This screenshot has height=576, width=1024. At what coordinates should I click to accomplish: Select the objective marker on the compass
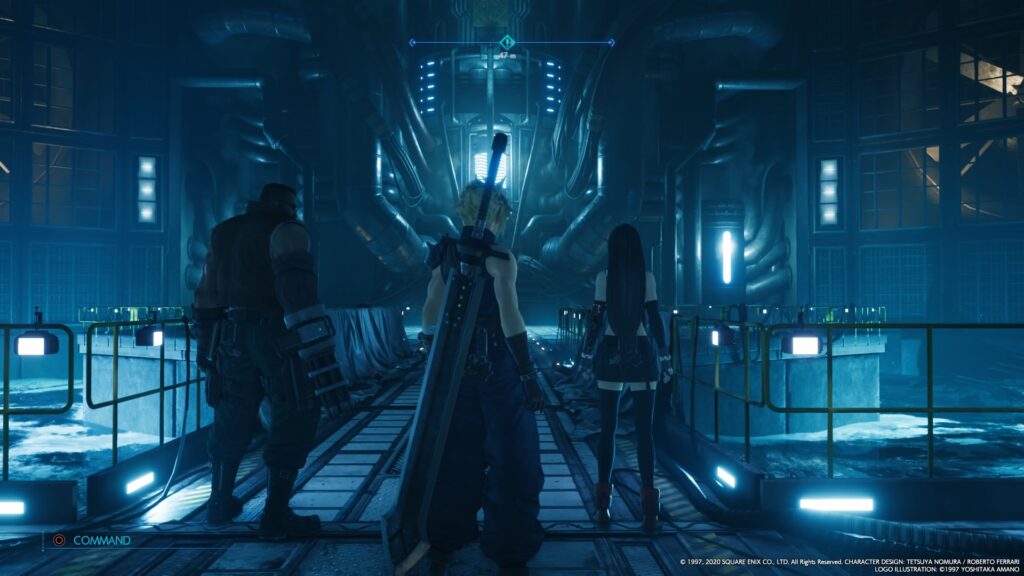[x=507, y=42]
